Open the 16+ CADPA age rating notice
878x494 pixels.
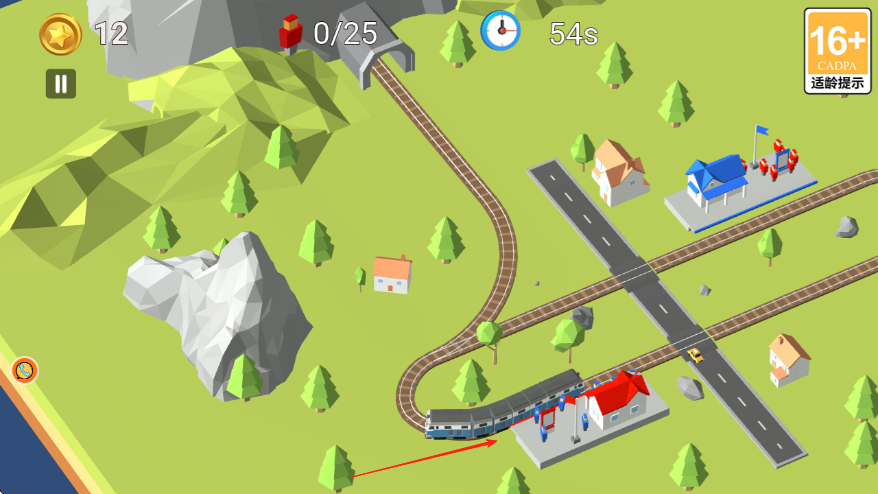(x=837, y=51)
